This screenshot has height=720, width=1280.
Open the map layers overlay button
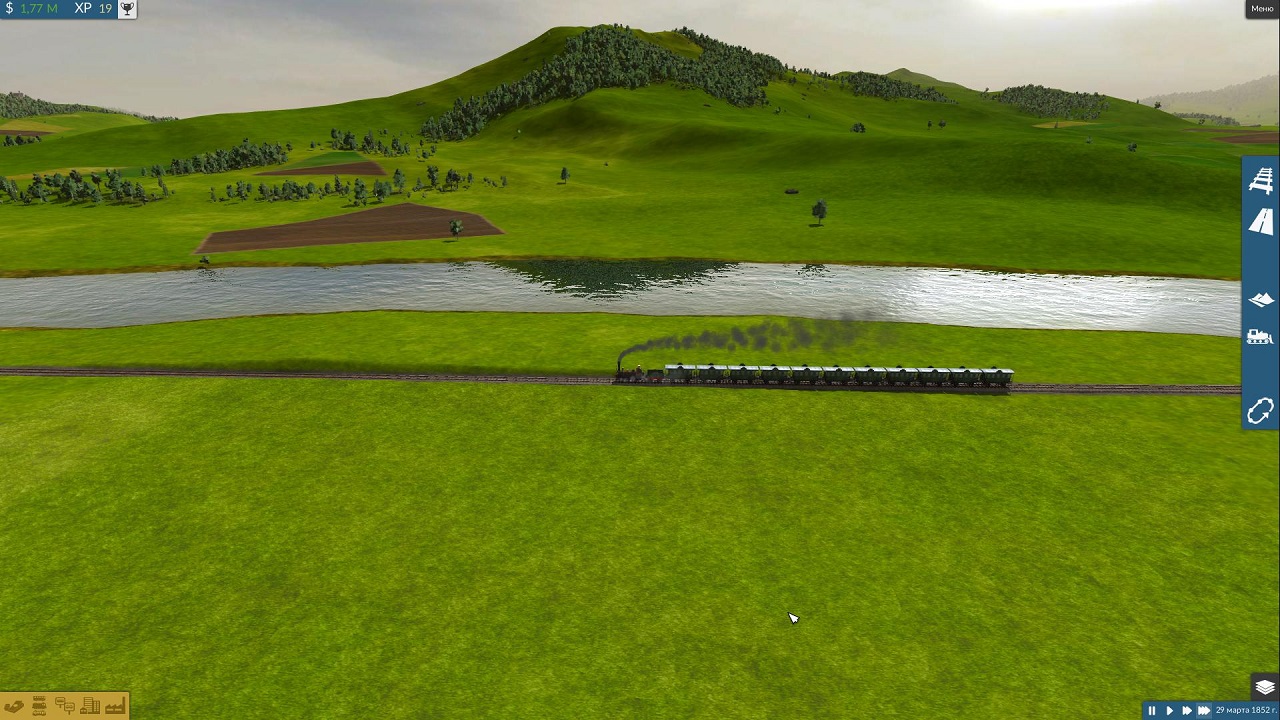pos(1264,688)
